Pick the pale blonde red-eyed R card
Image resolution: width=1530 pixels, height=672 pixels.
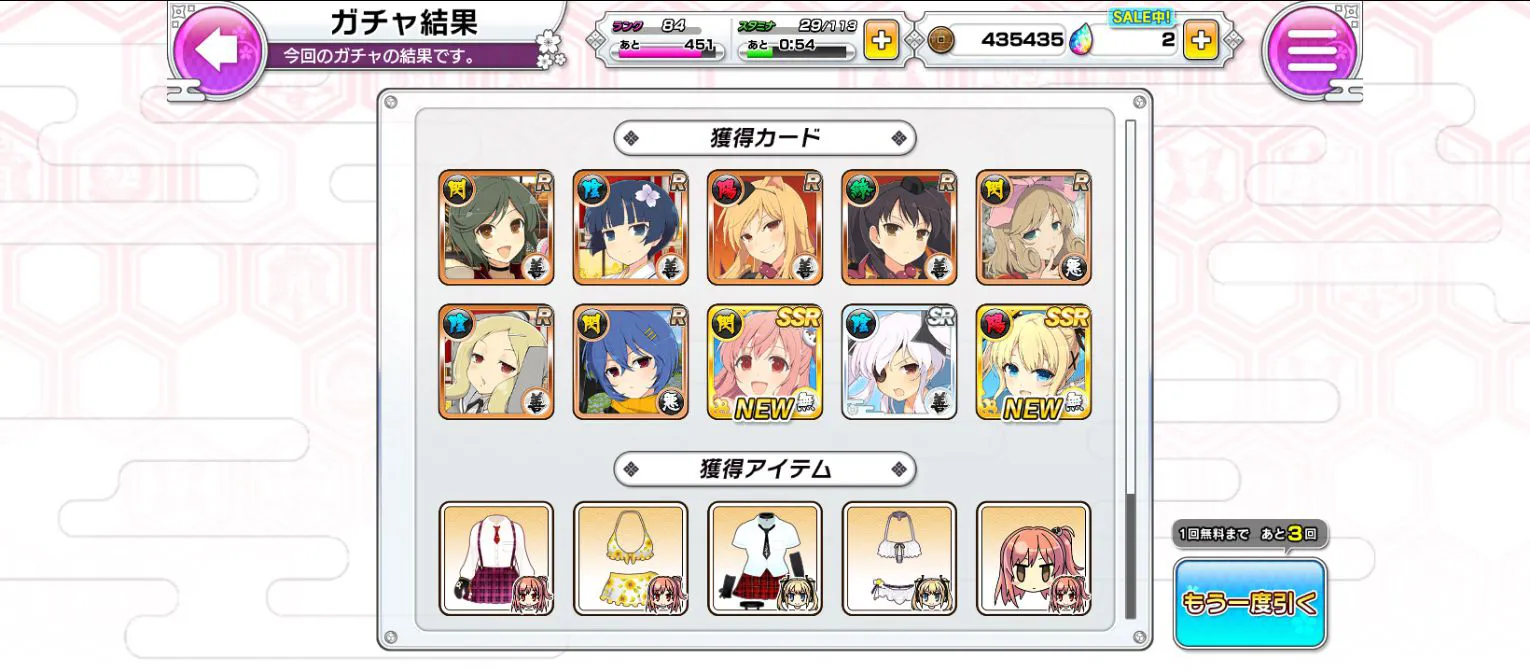tap(496, 362)
